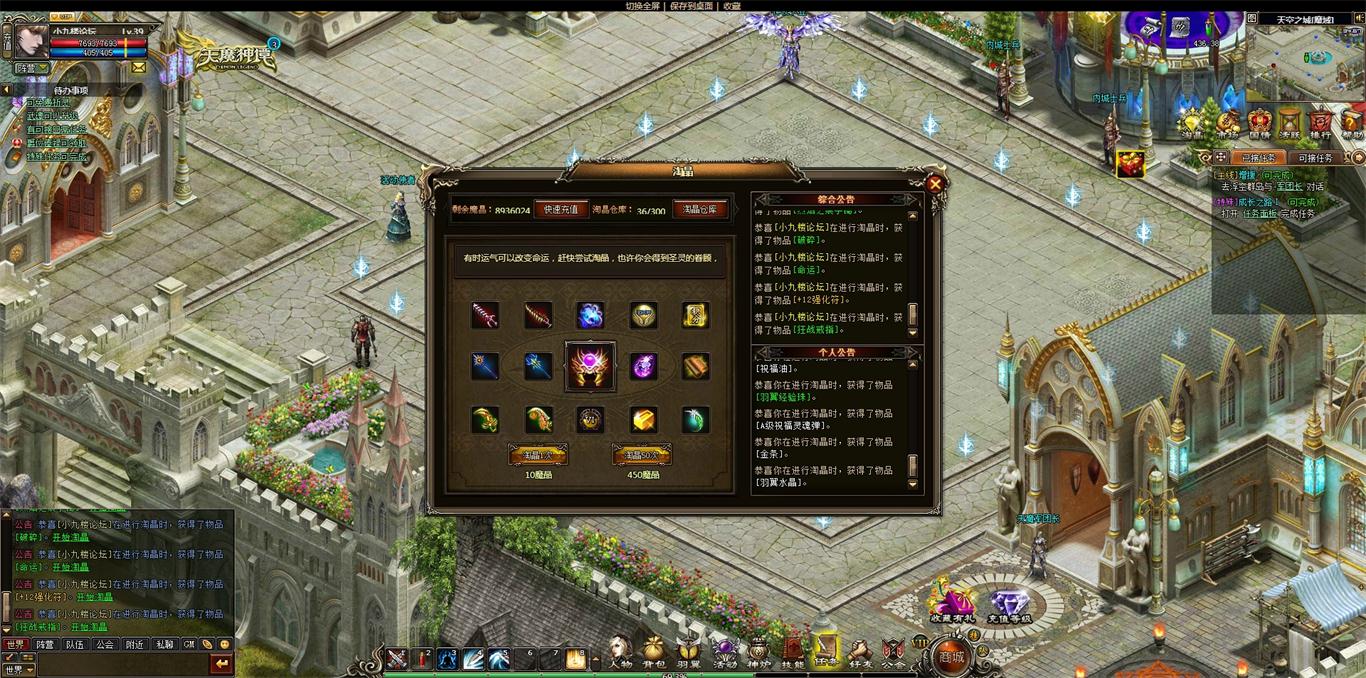Switch chat to the 公会 guild tab

105,645
